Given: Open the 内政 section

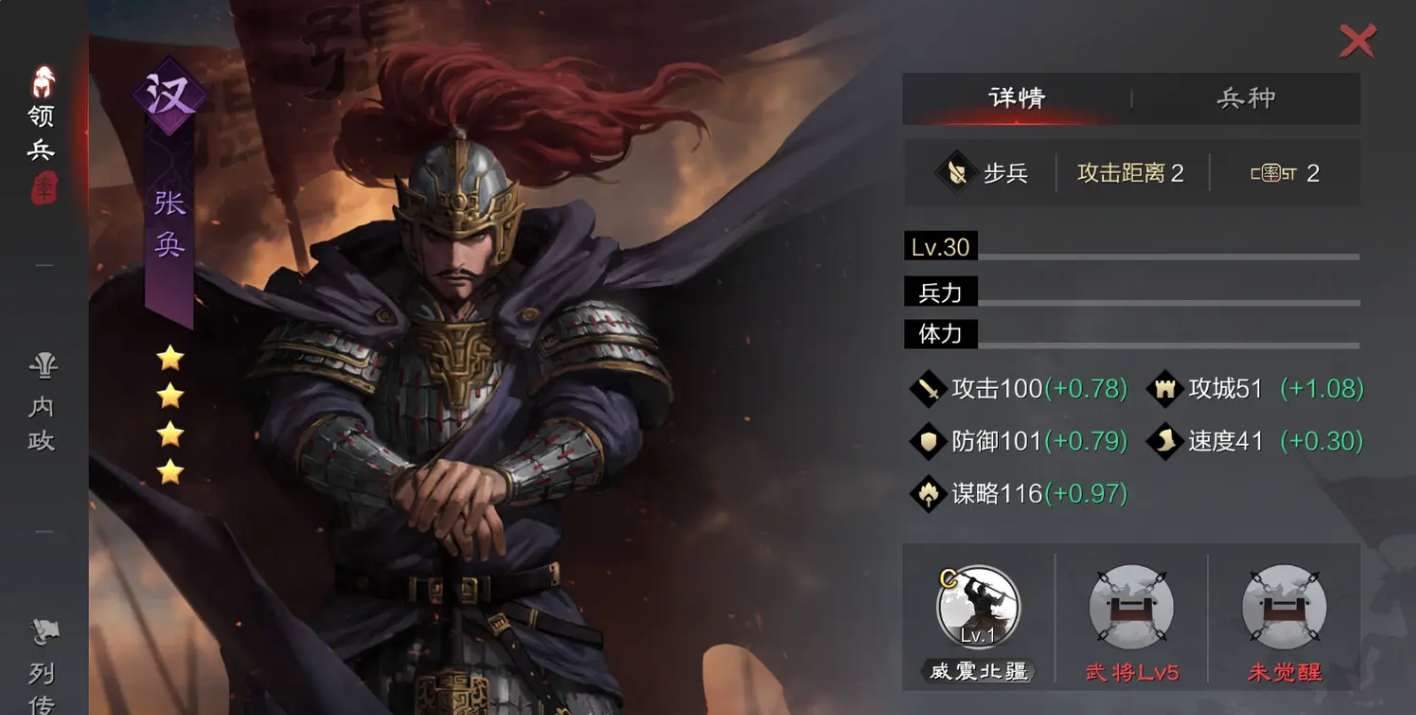Looking at the screenshot, I should (x=42, y=405).
